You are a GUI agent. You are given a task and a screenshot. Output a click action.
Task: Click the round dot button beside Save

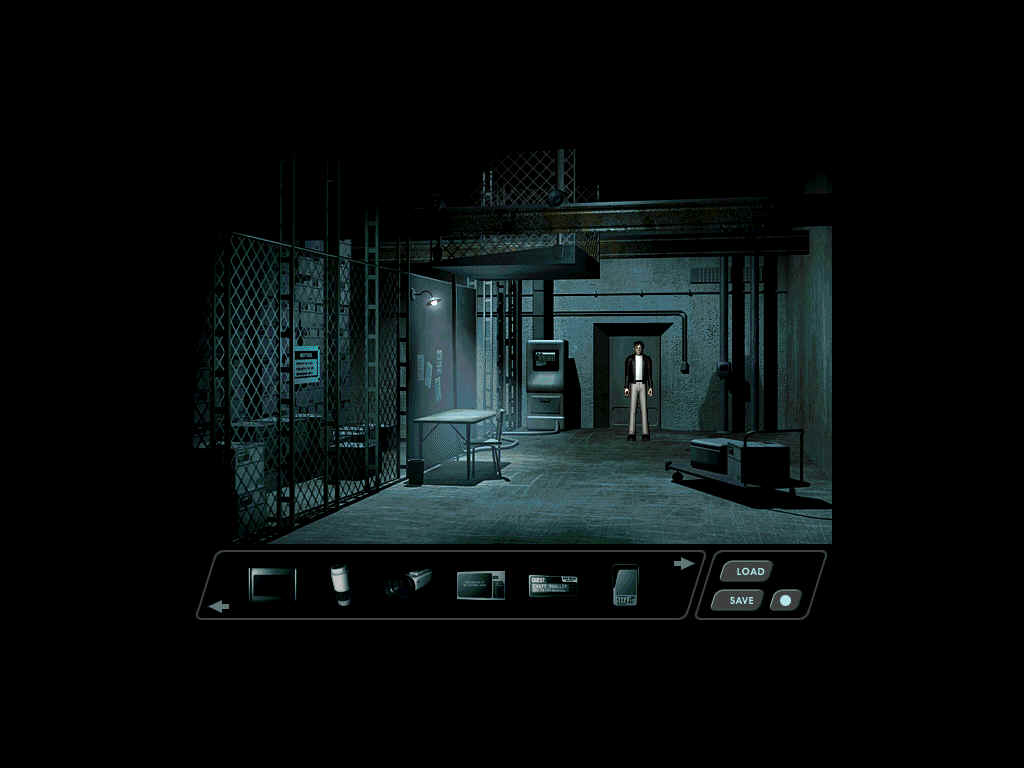785,601
